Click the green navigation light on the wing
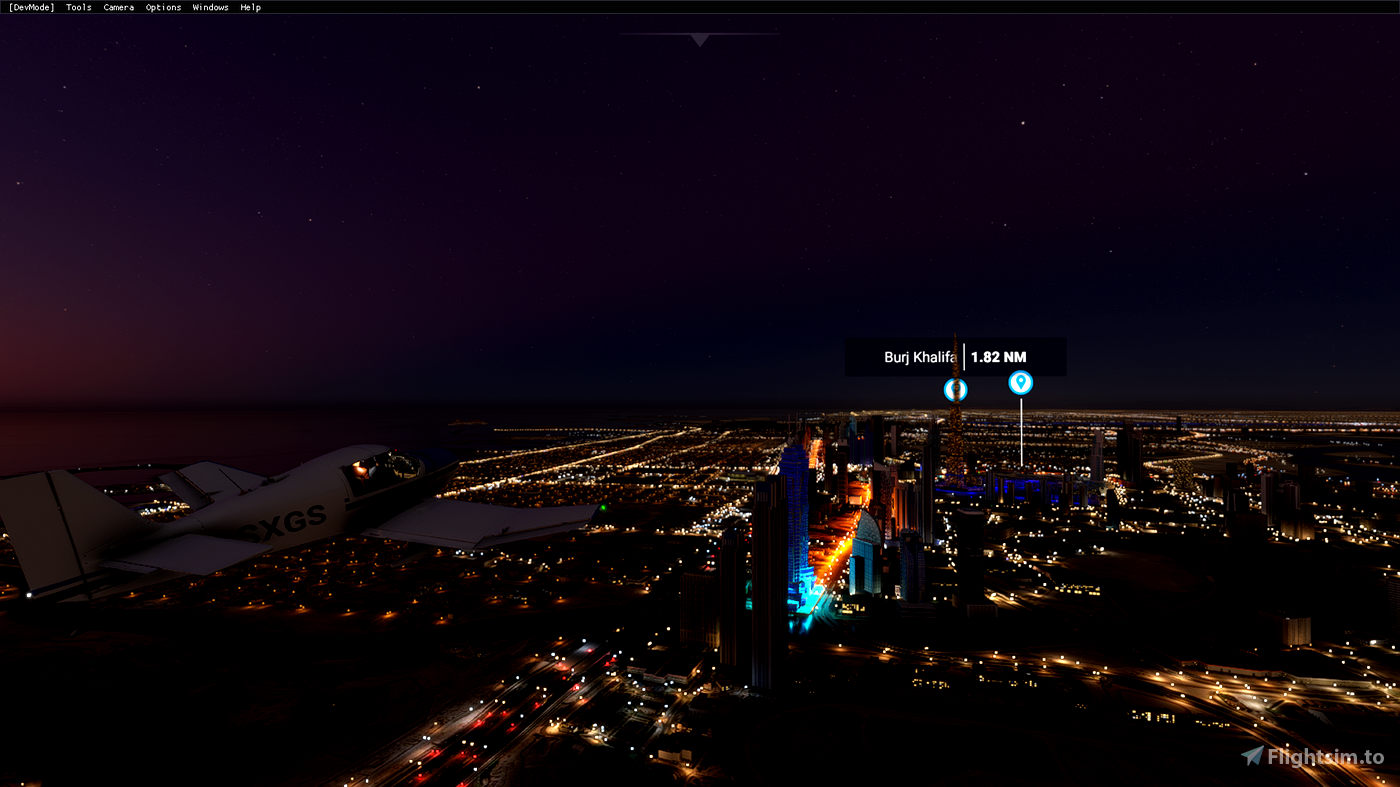 [x=605, y=509]
